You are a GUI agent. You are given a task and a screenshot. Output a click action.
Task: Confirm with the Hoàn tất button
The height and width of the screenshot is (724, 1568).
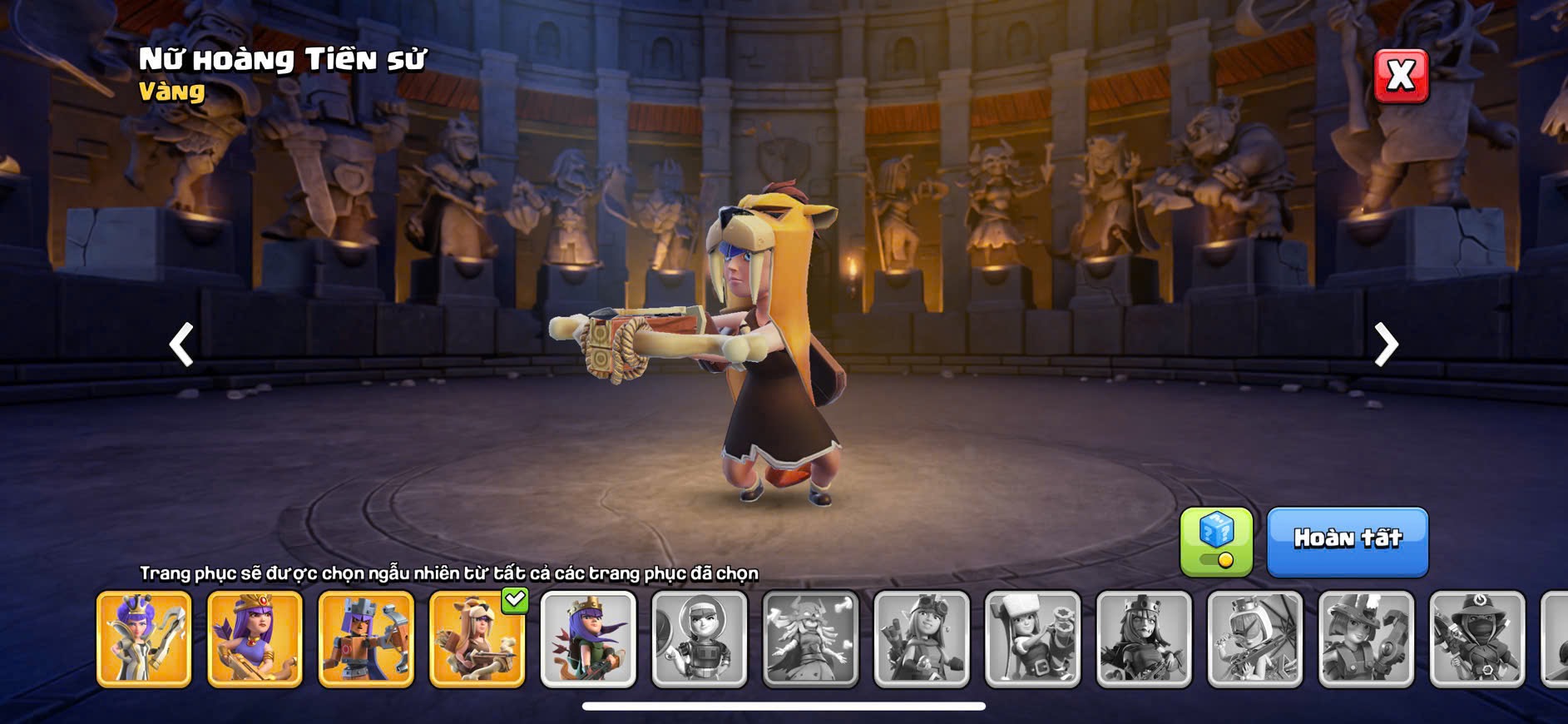point(1347,541)
